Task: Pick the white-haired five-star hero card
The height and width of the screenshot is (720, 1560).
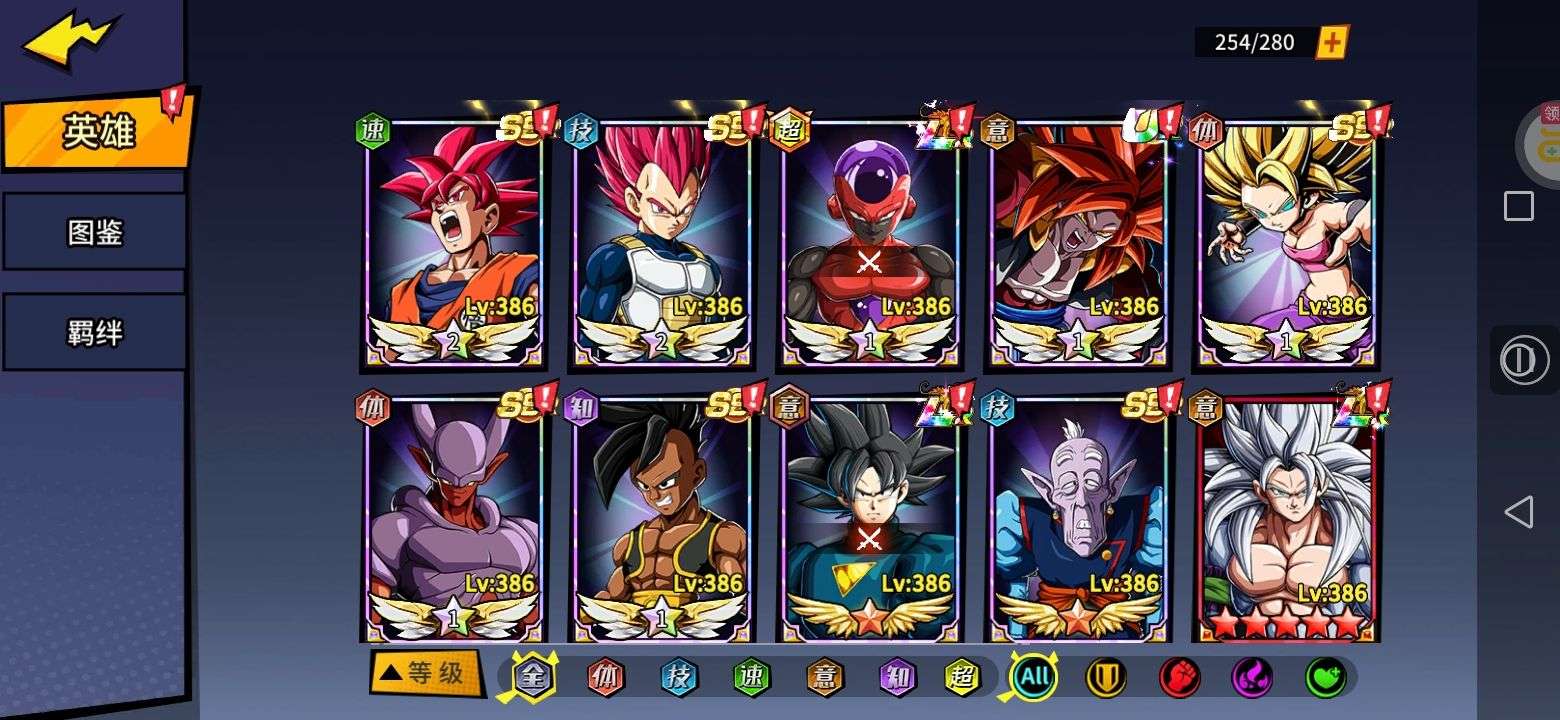Action: coord(1286,517)
